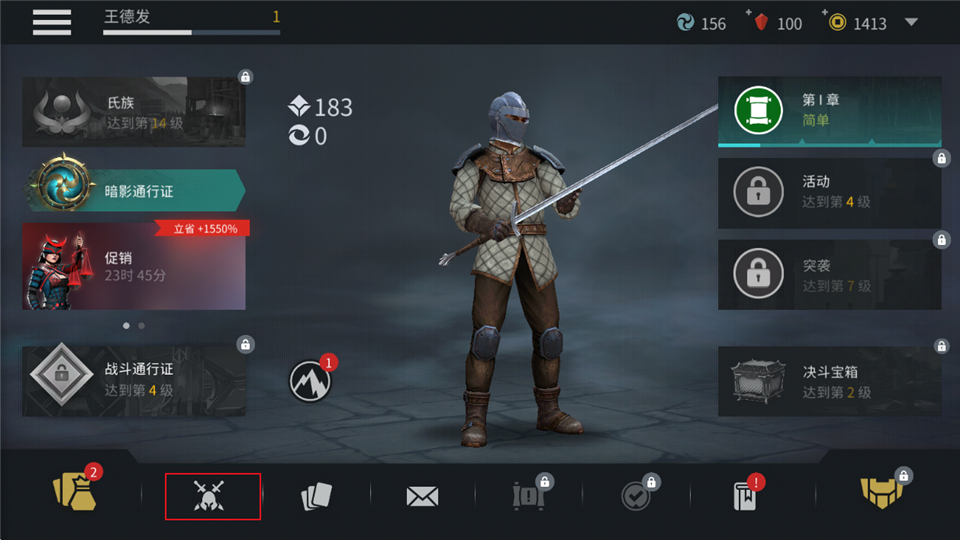Open the card deck tab
Viewport: 960px width, 540px height.
click(316, 497)
